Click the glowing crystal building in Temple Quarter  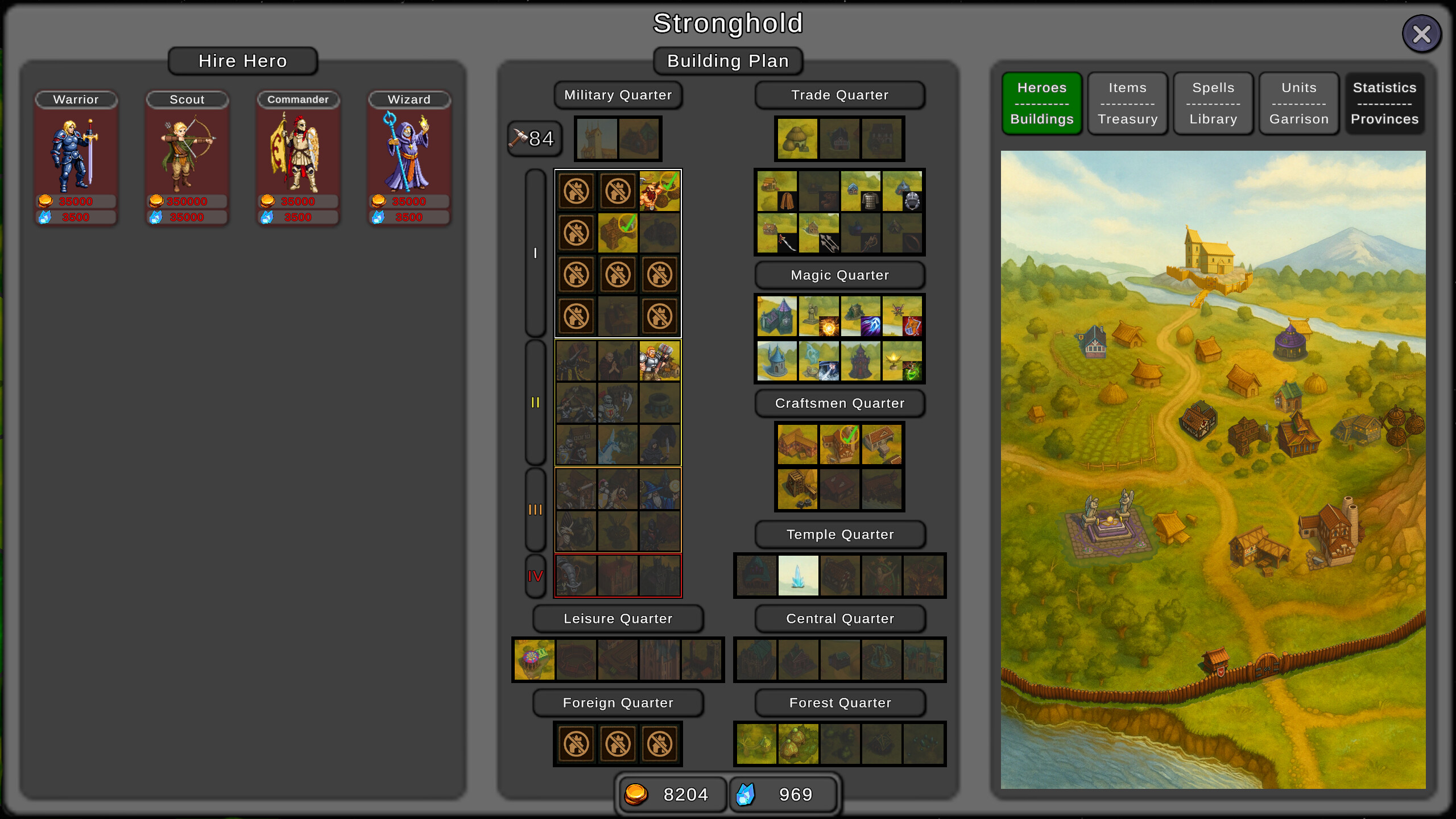tap(799, 575)
